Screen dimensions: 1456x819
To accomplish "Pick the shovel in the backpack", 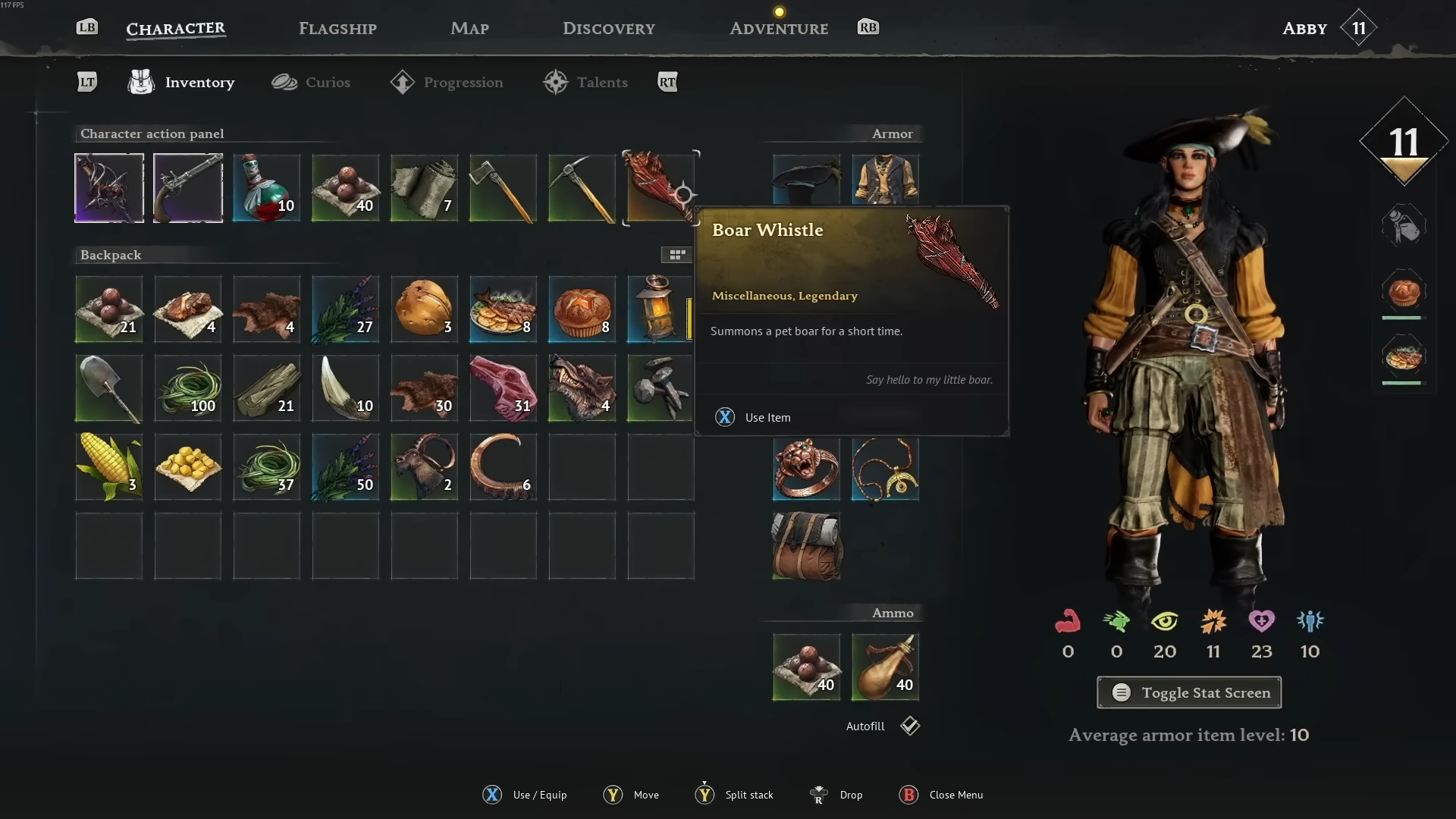I will pyautogui.click(x=109, y=388).
